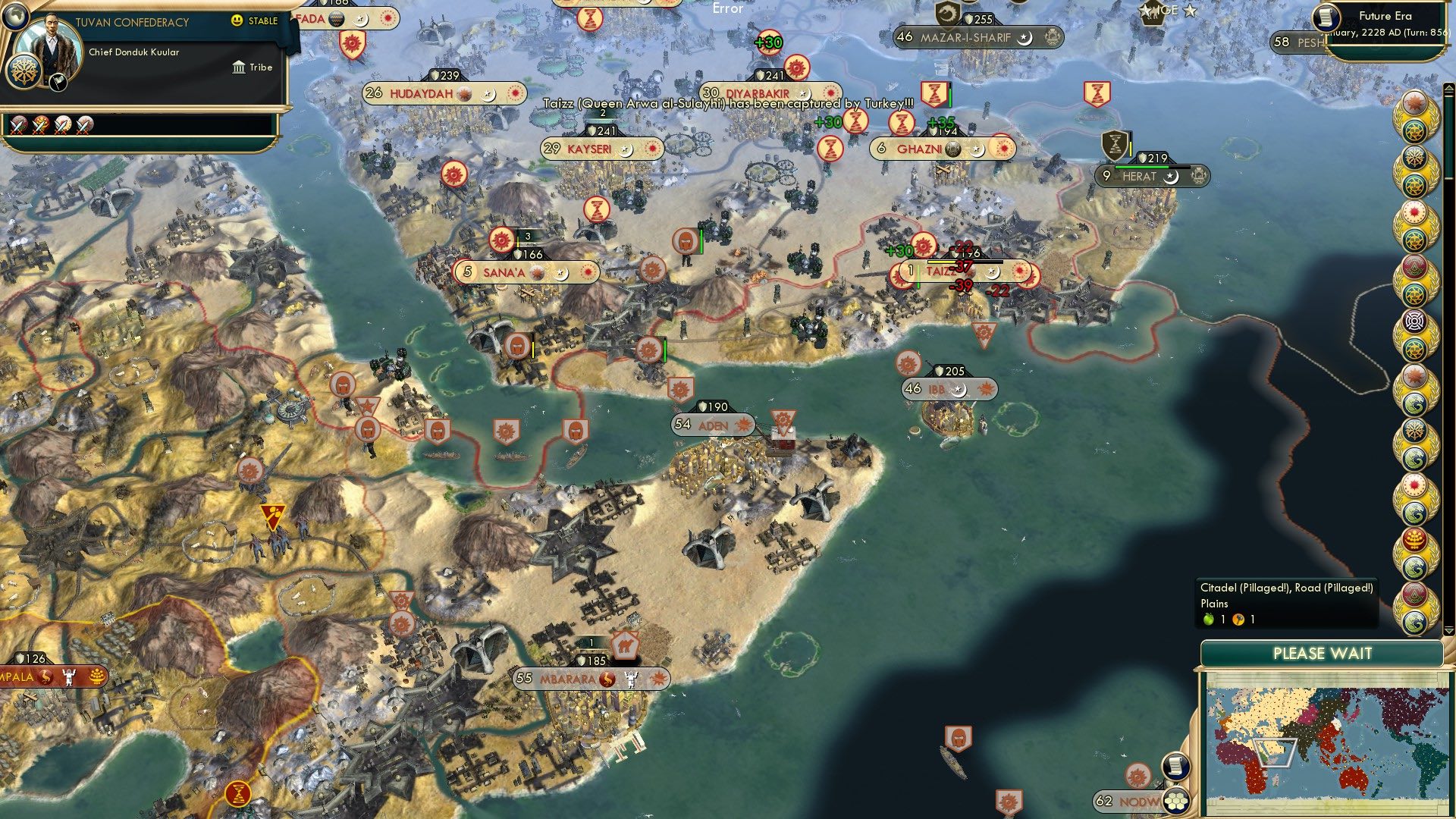Click the globe strategic view icon top-left
The width and height of the screenshot is (1456, 819).
[15, 17]
